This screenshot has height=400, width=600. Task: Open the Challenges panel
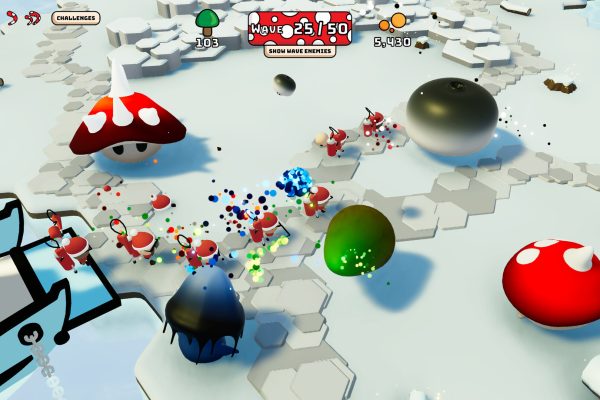click(76, 18)
